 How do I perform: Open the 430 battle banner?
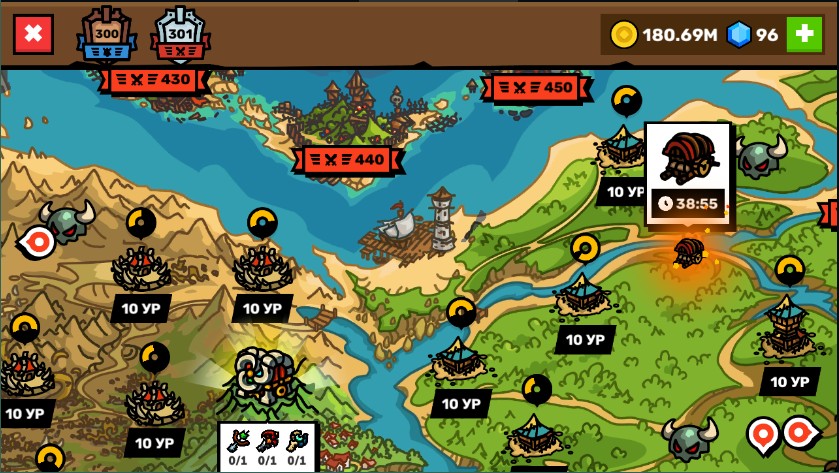pyautogui.click(x=154, y=79)
